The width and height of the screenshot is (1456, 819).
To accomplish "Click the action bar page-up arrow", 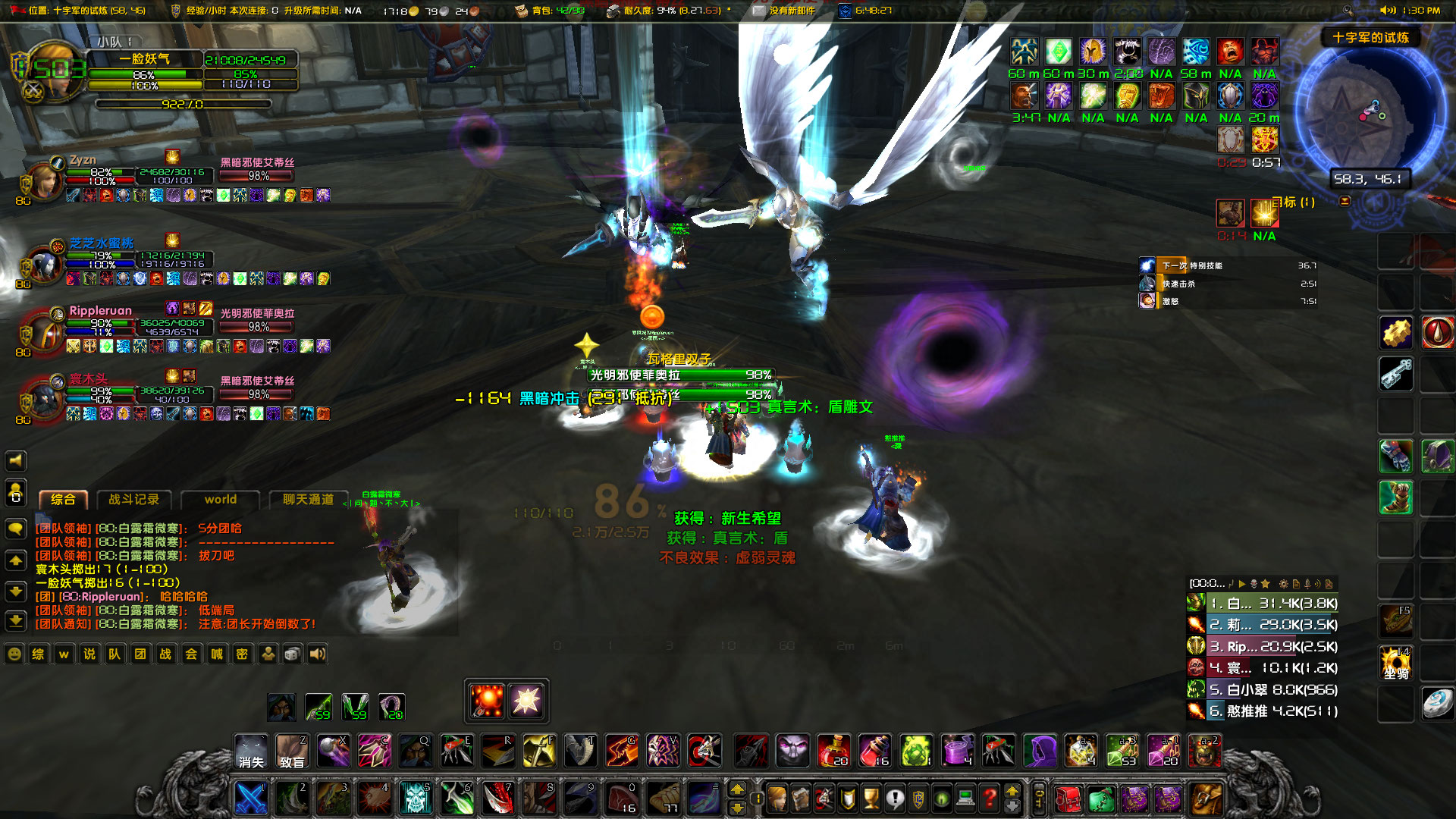I will click(736, 790).
